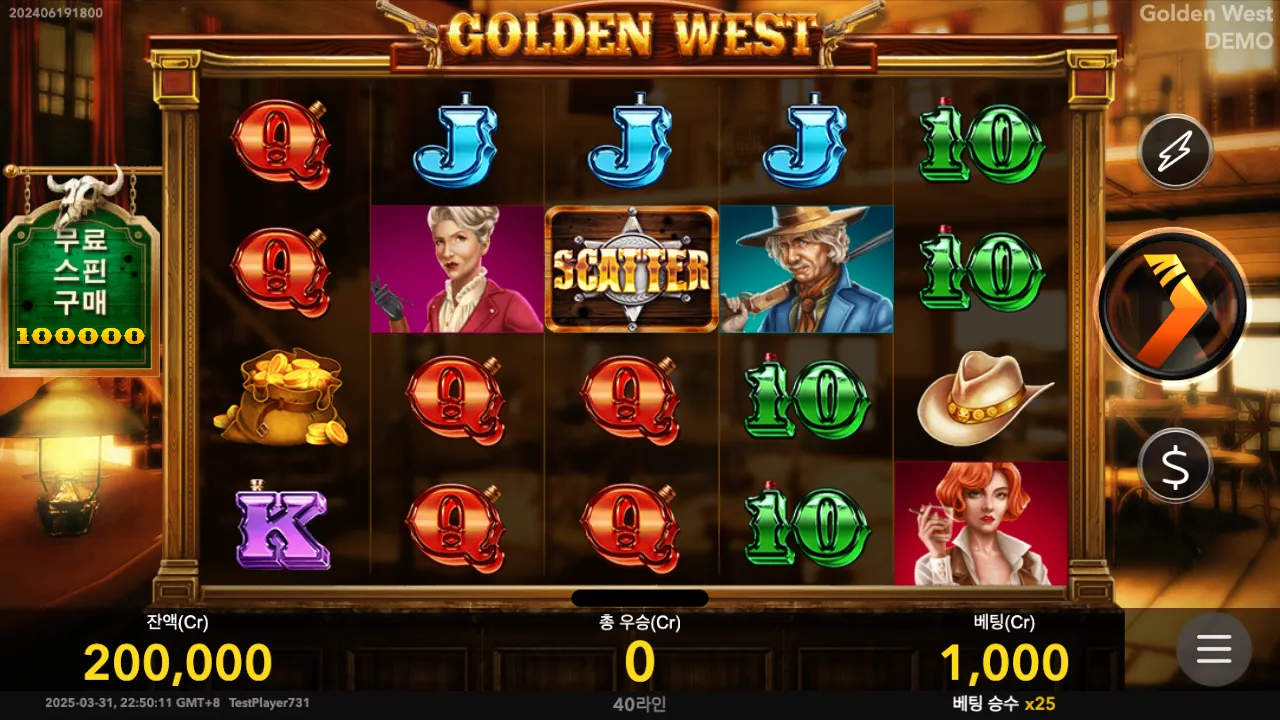Select a green 10 symbol
The image size is (1280, 720).
(x=980, y=140)
